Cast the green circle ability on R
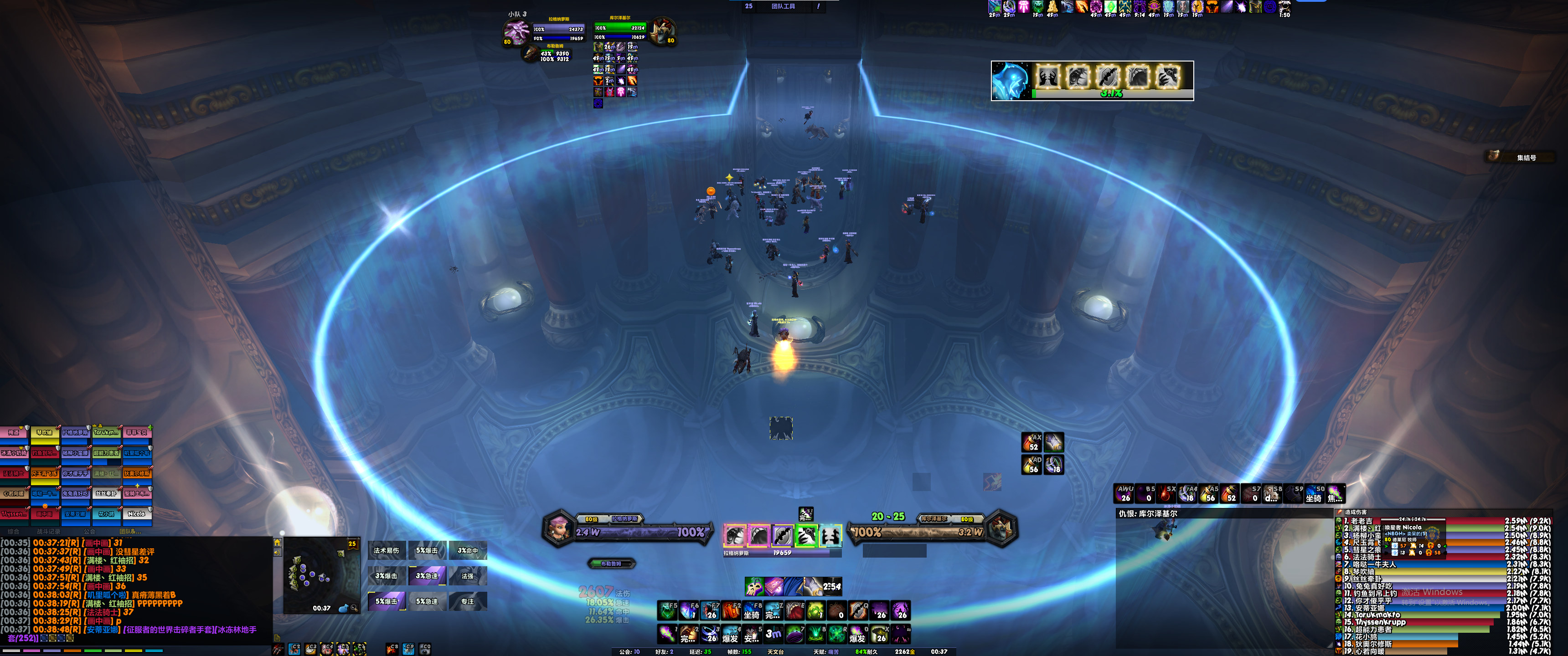The image size is (1568, 656). [837, 634]
